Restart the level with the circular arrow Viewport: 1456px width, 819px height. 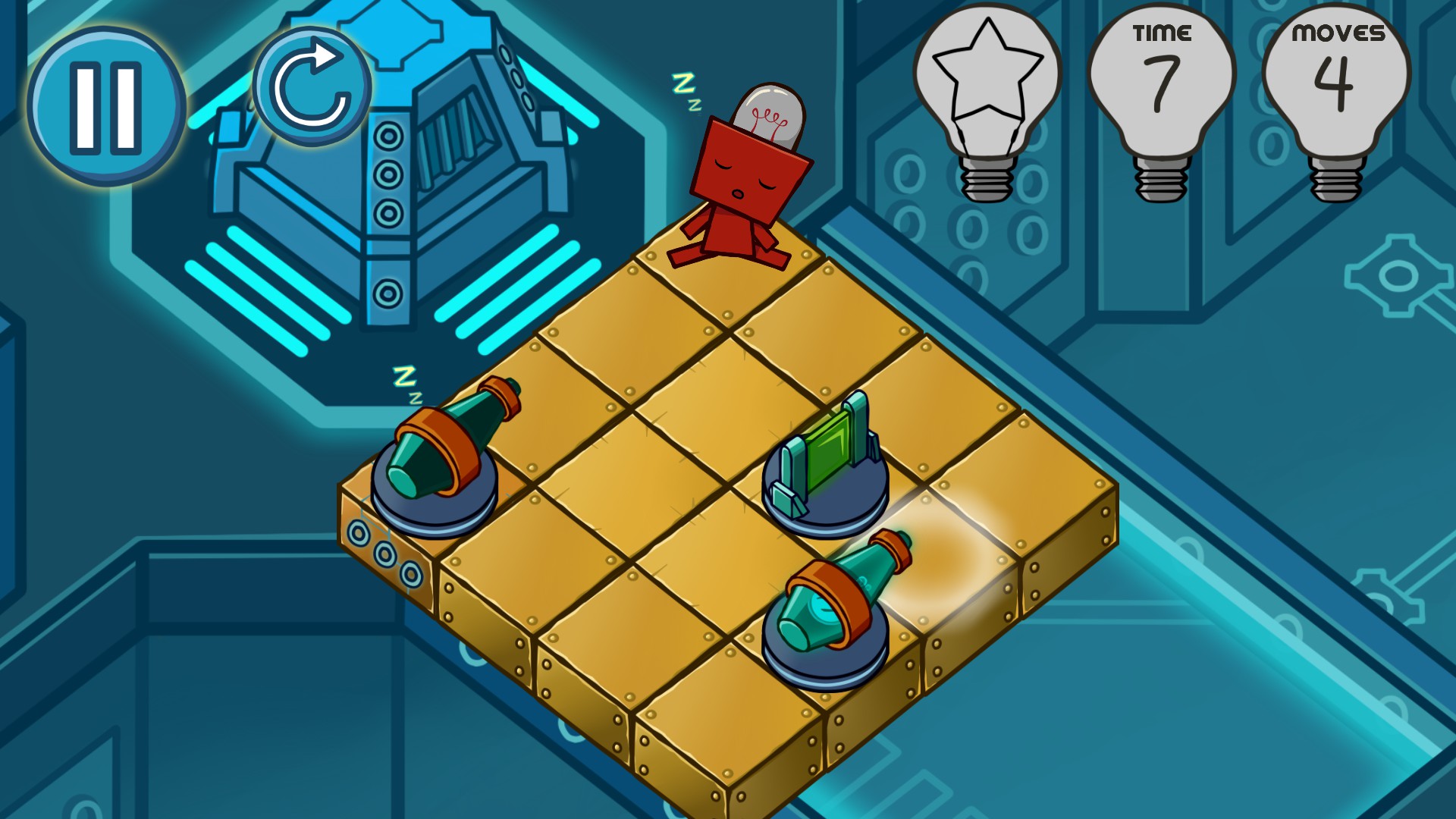pyautogui.click(x=312, y=87)
